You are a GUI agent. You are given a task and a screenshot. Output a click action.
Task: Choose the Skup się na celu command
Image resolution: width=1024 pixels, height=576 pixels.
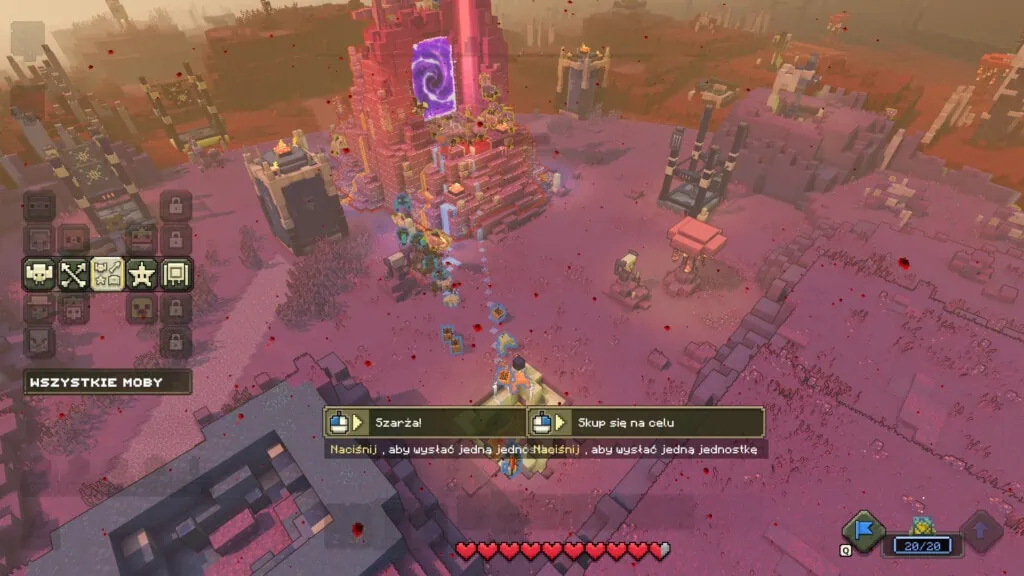point(647,422)
